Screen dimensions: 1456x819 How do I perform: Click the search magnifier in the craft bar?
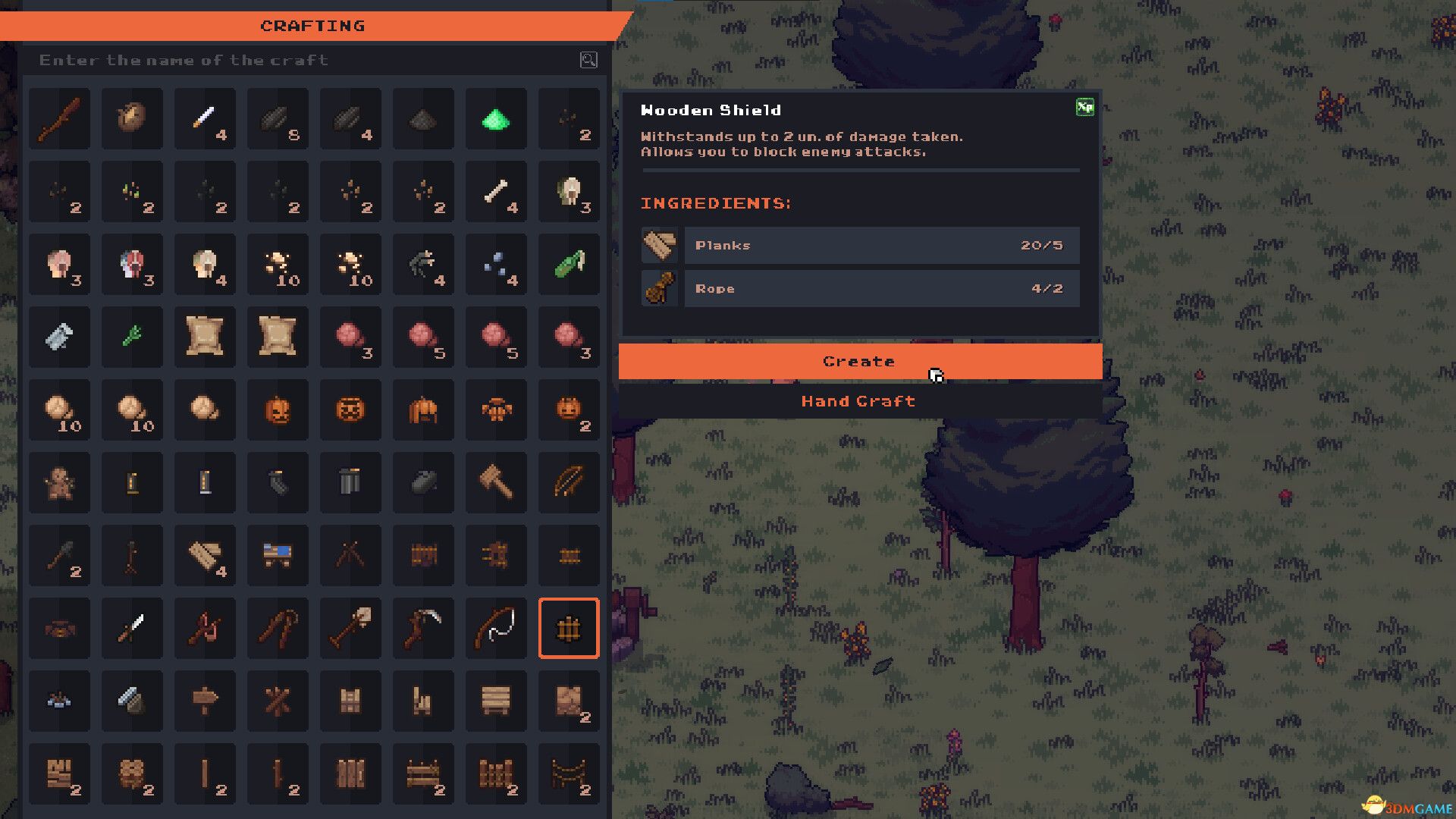coord(588,61)
